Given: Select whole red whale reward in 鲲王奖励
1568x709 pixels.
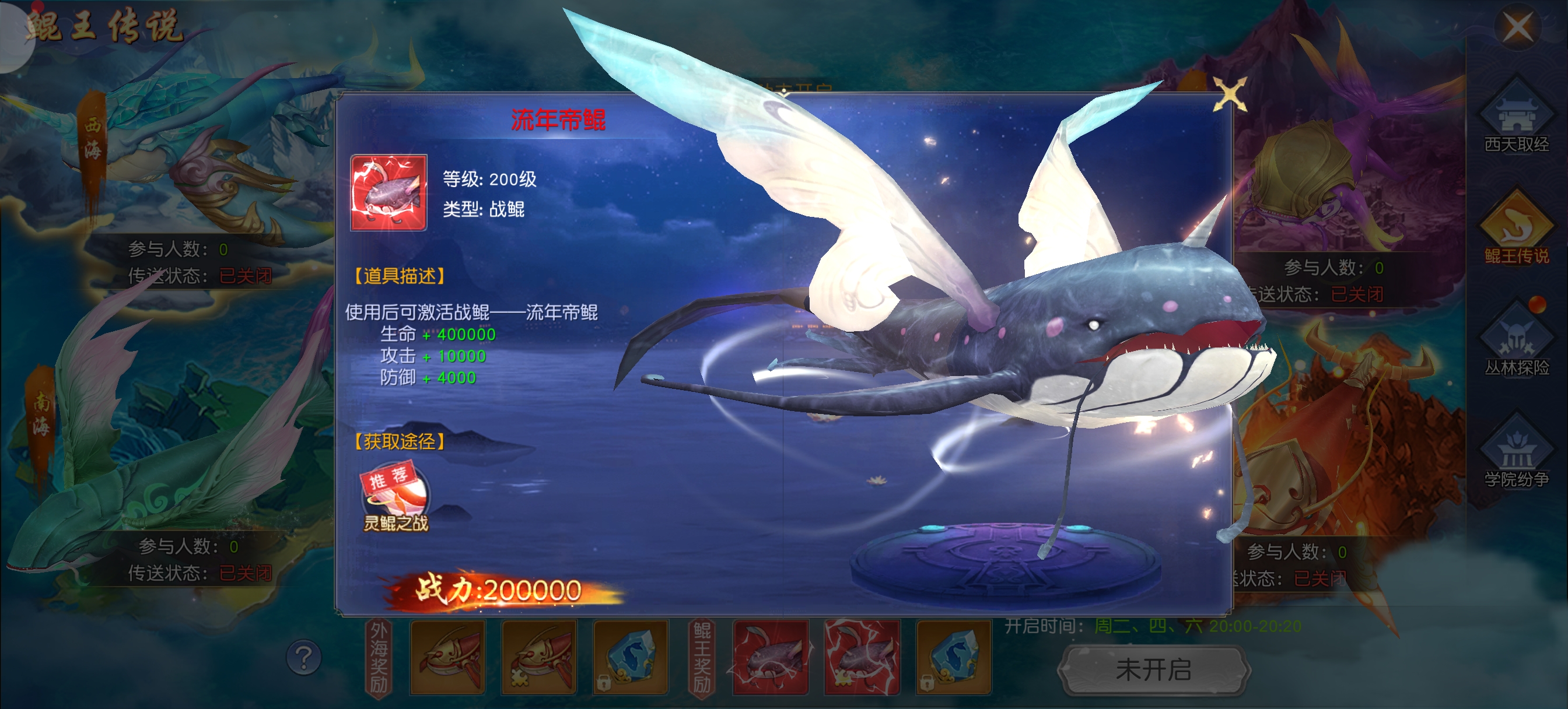Looking at the screenshot, I should click(x=771, y=657).
